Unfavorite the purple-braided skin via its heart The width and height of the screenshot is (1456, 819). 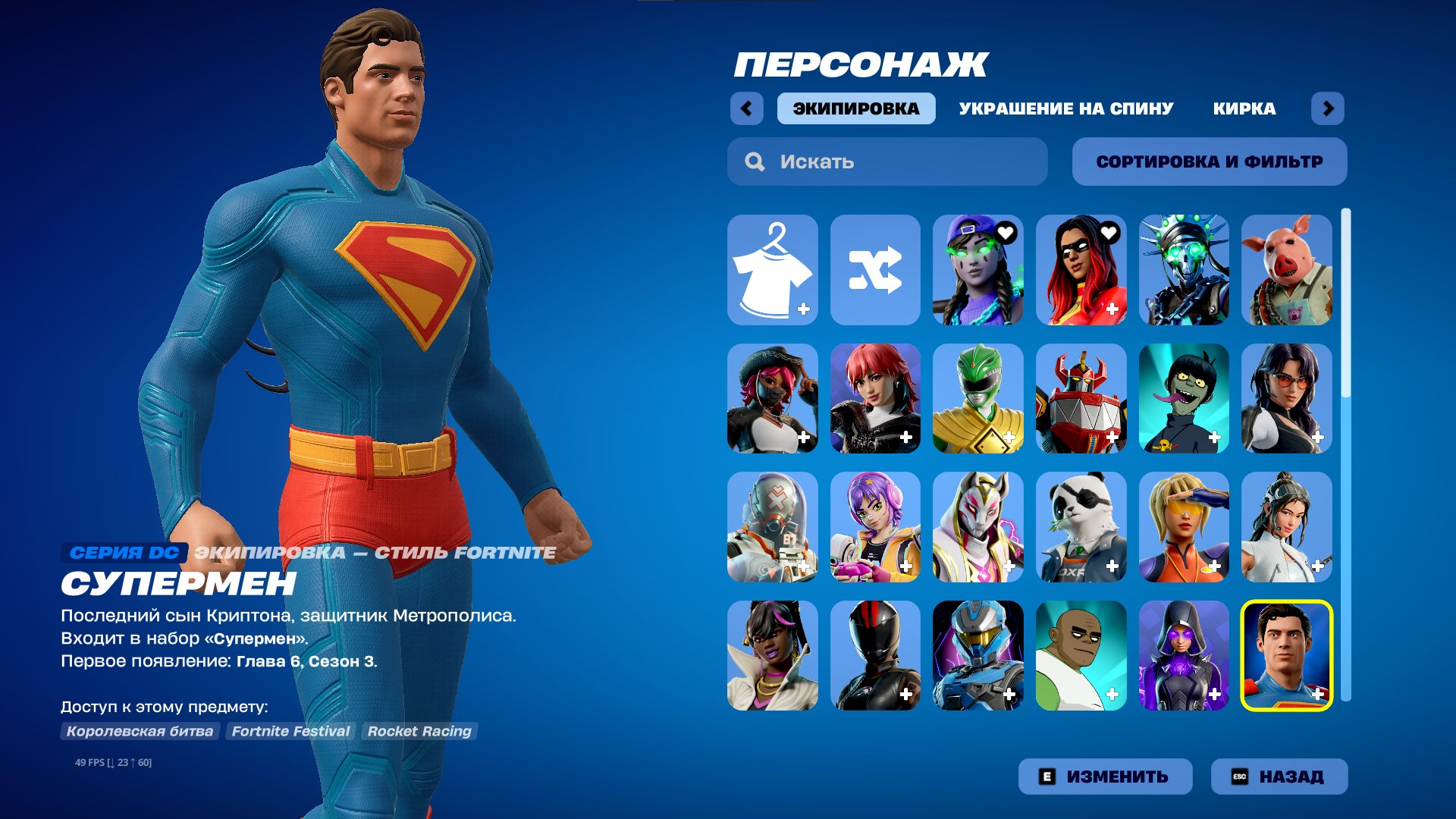1007,234
